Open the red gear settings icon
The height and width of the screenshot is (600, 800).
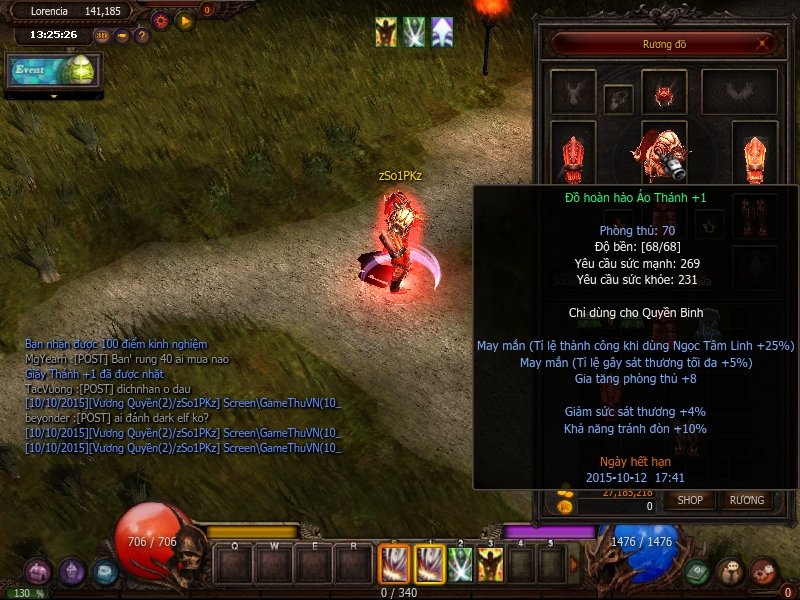click(160, 20)
